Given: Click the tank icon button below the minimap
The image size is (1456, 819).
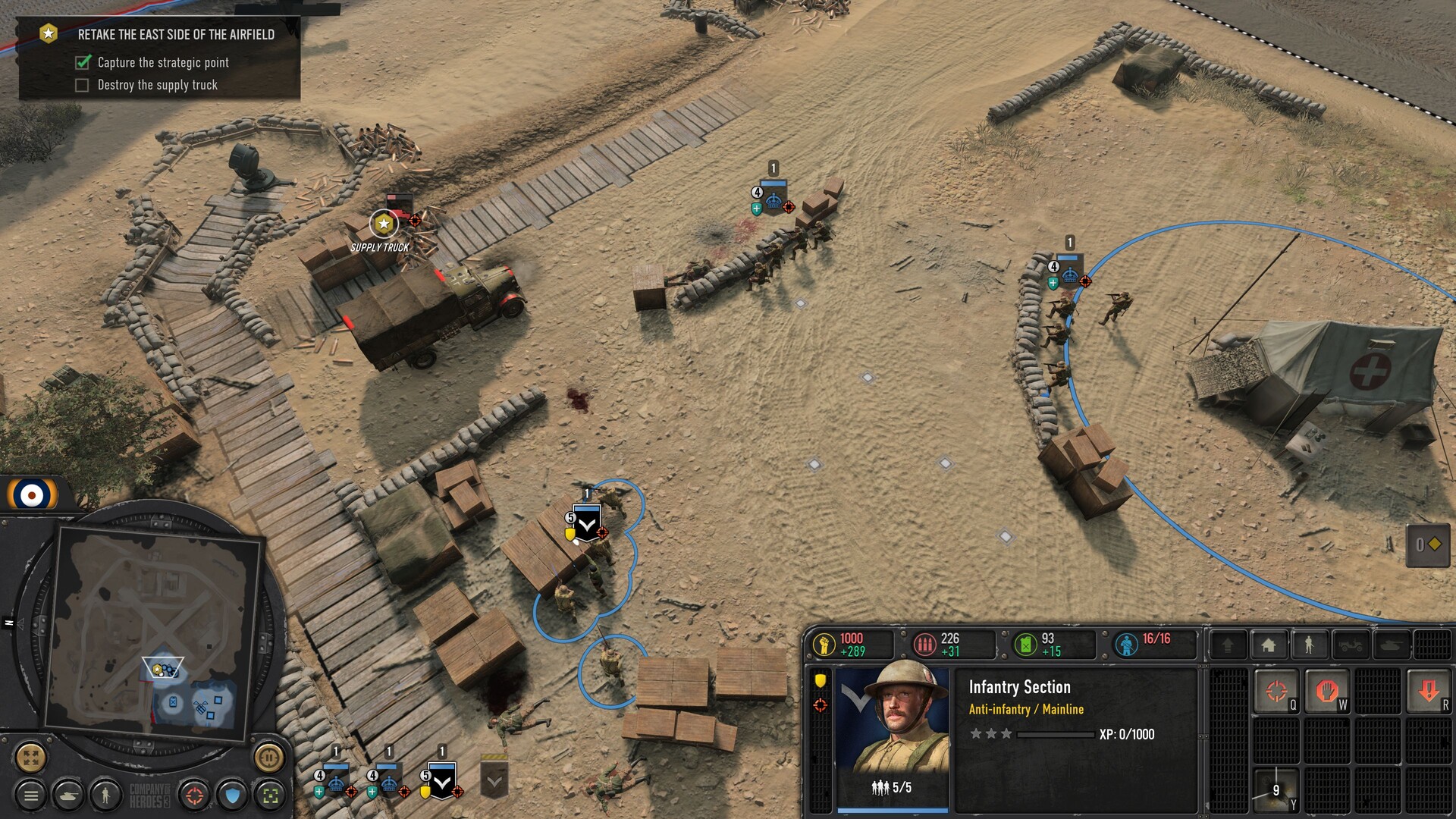Looking at the screenshot, I should click(x=69, y=795).
